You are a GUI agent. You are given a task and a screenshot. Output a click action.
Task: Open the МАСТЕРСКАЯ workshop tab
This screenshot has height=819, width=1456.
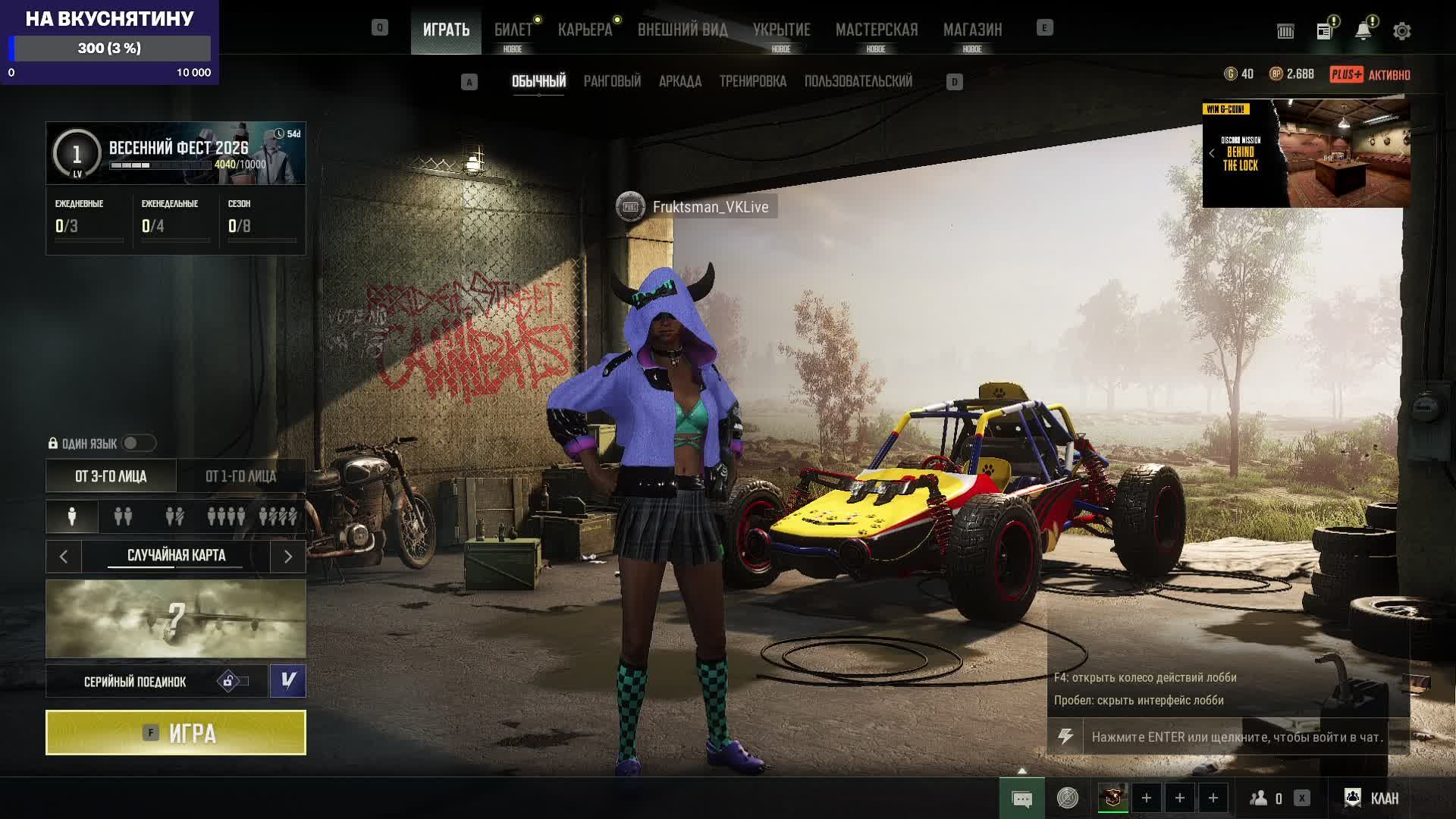(x=876, y=30)
